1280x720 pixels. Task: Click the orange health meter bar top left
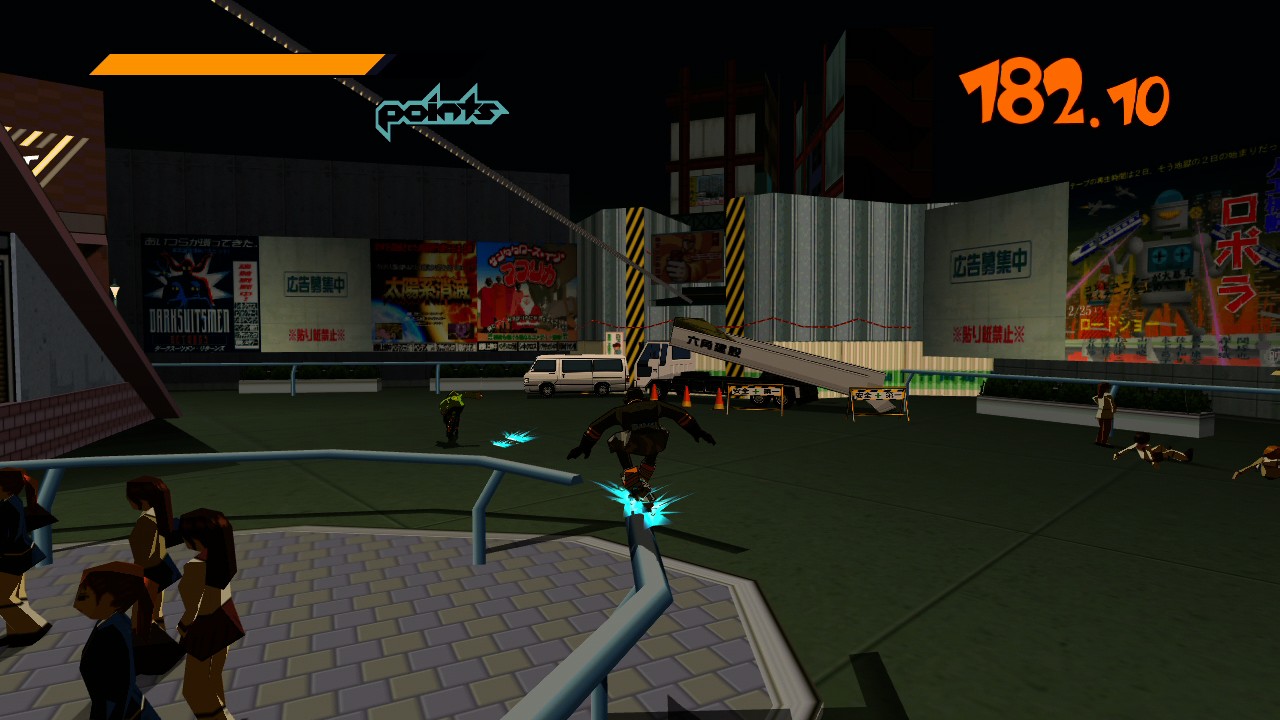point(230,62)
